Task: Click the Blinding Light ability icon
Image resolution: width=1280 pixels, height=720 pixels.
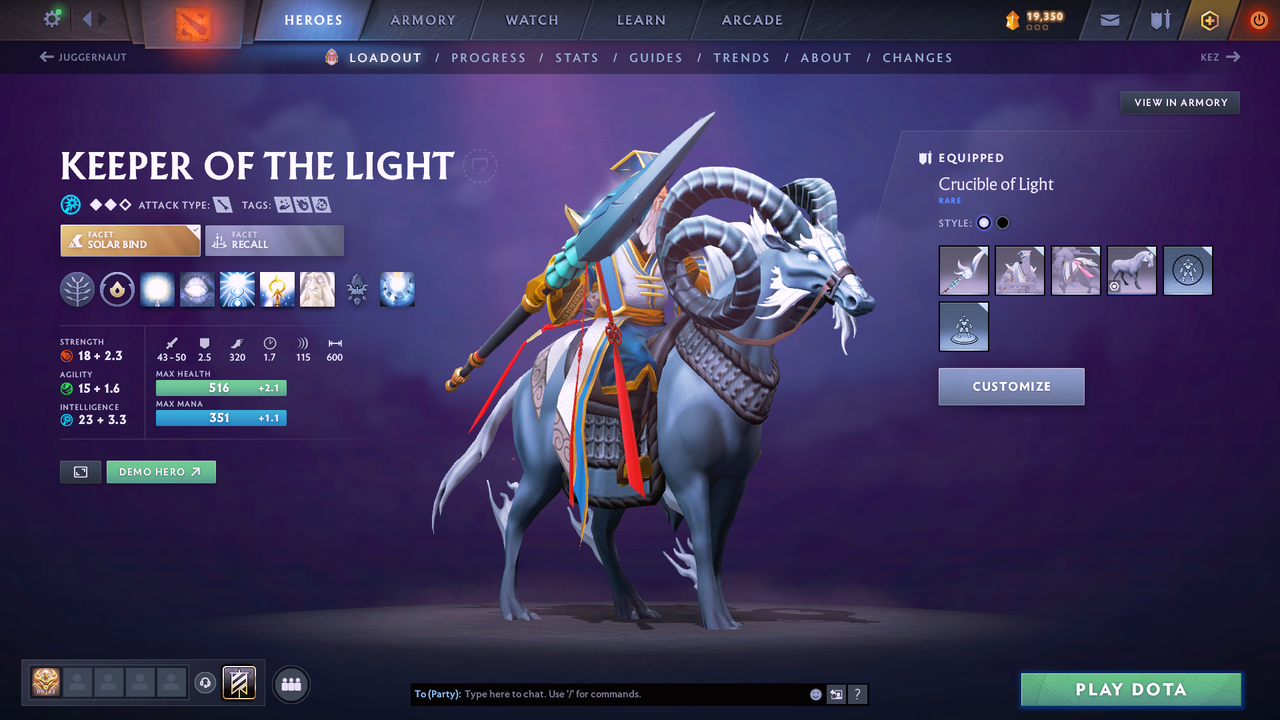Action: [196, 289]
